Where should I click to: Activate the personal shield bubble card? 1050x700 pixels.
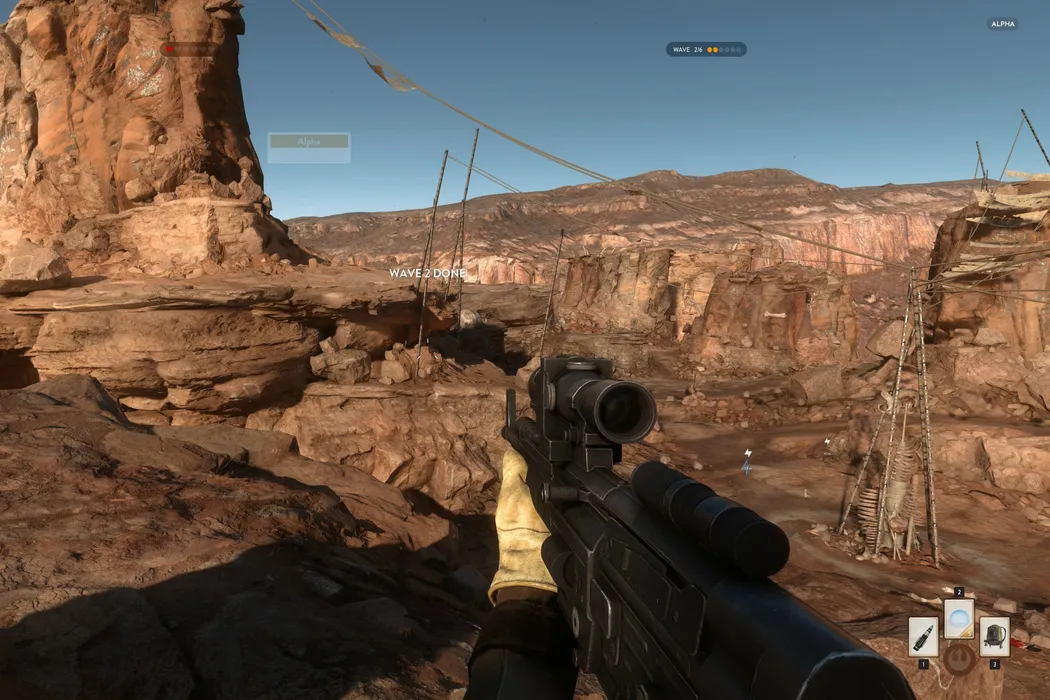click(x=959, y=619)
